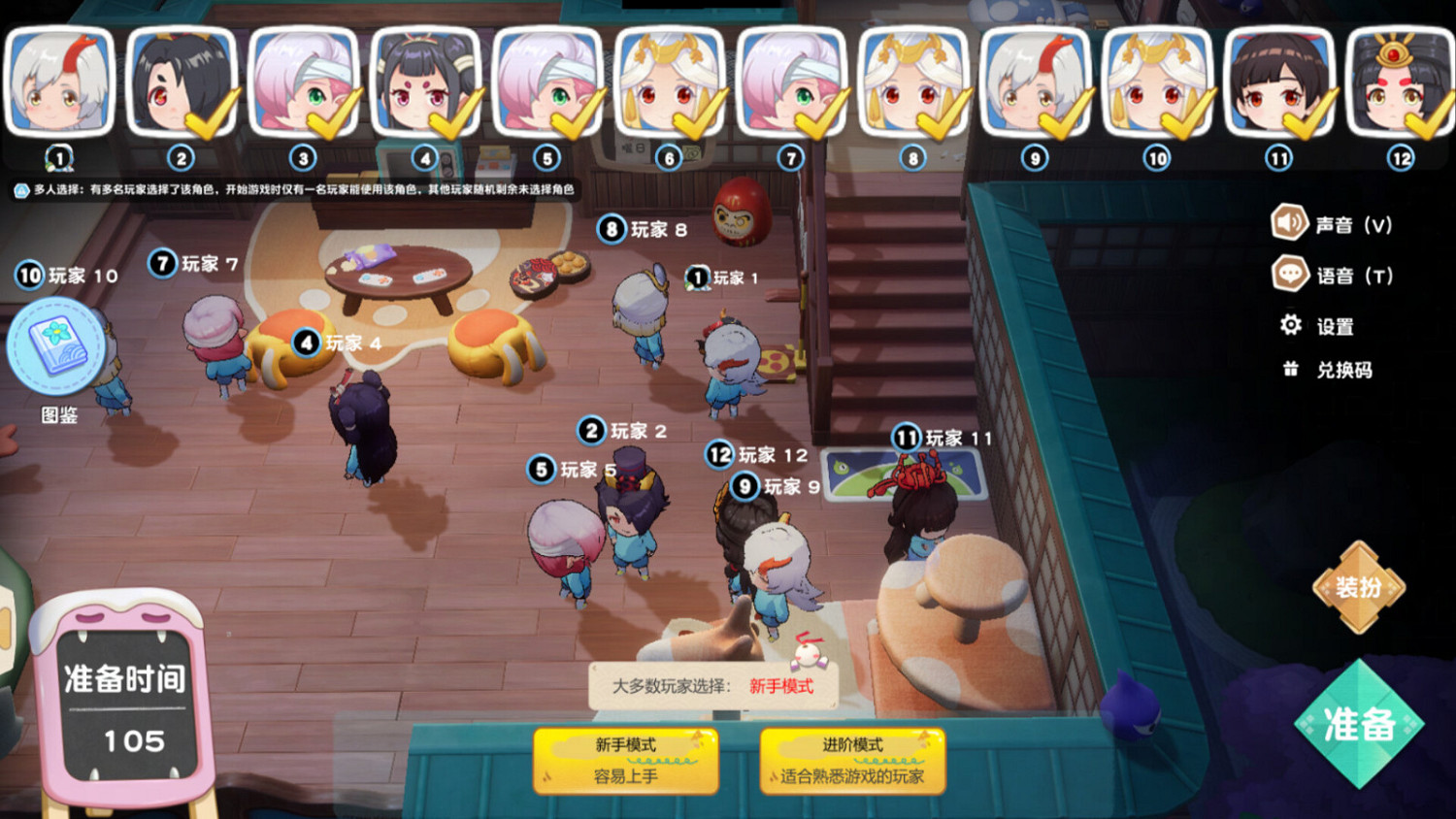Image resolution: width=1456 pixels, height=819 pixels.
Task: Open the 设置 settings gear icon
Action: [1289, 326]
